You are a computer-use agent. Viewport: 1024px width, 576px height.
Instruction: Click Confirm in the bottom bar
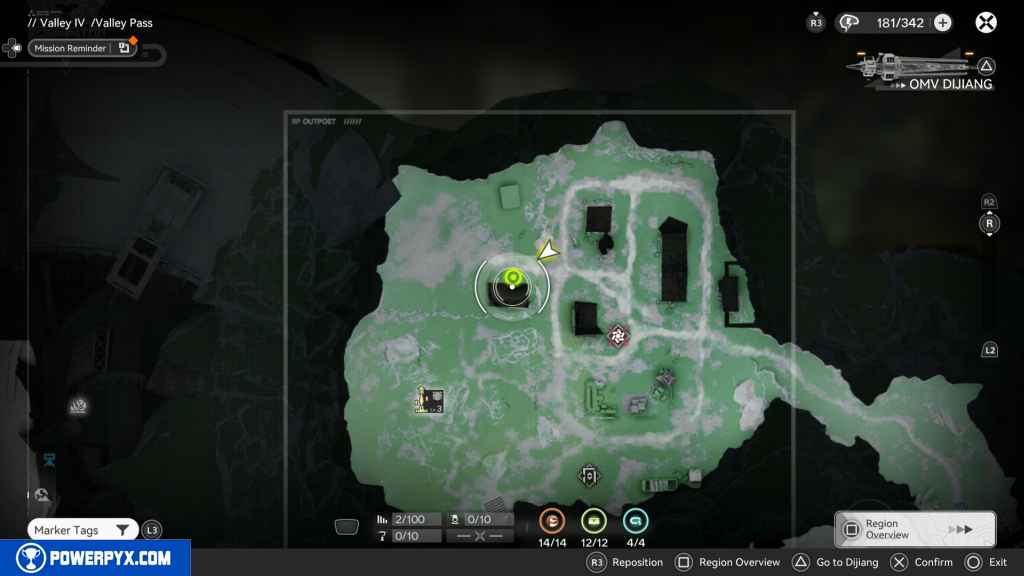click(x=922, y=562)
